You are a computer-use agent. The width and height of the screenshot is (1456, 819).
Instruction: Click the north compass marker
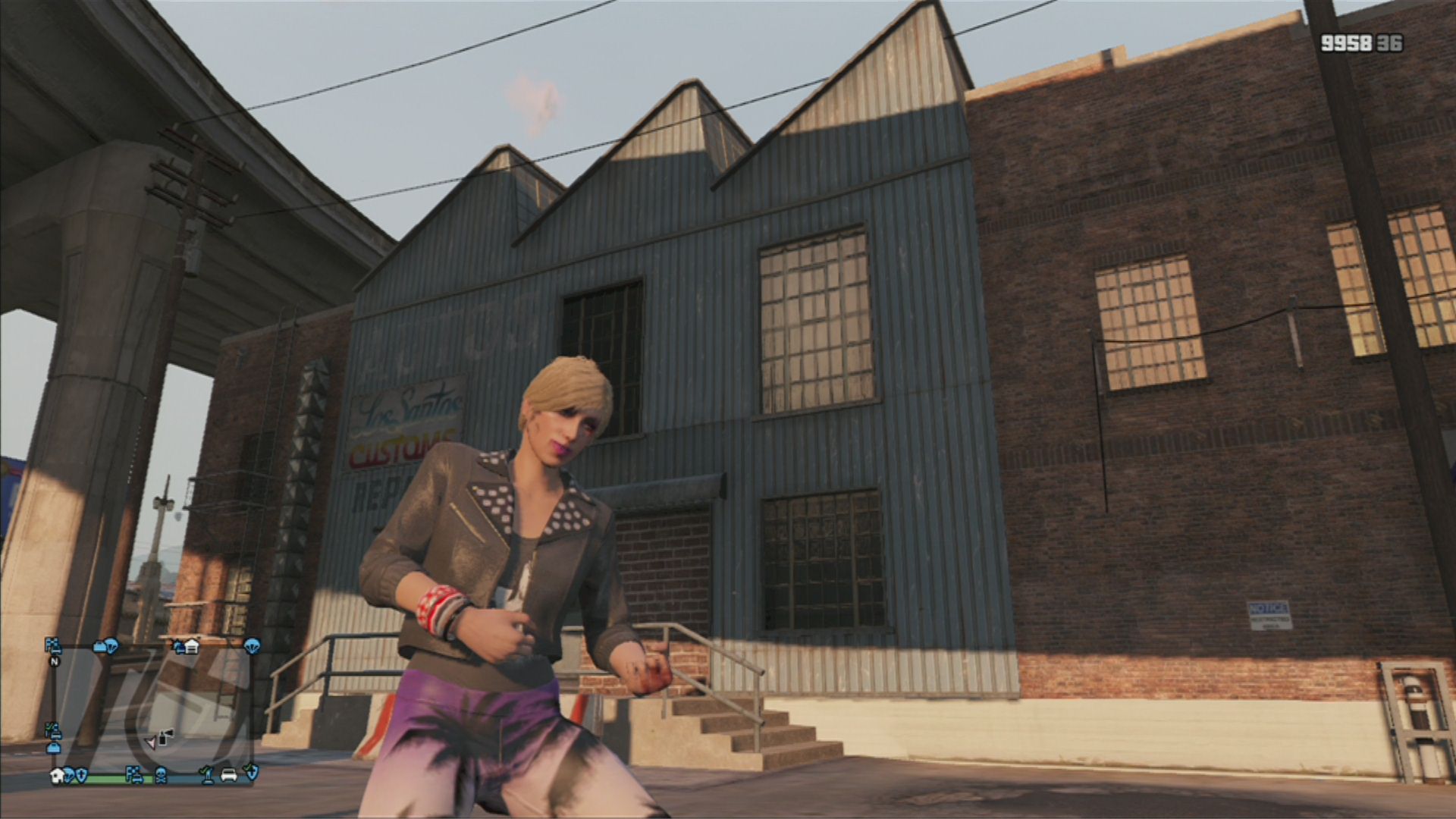pyautogui.click(x=55, y=661)
